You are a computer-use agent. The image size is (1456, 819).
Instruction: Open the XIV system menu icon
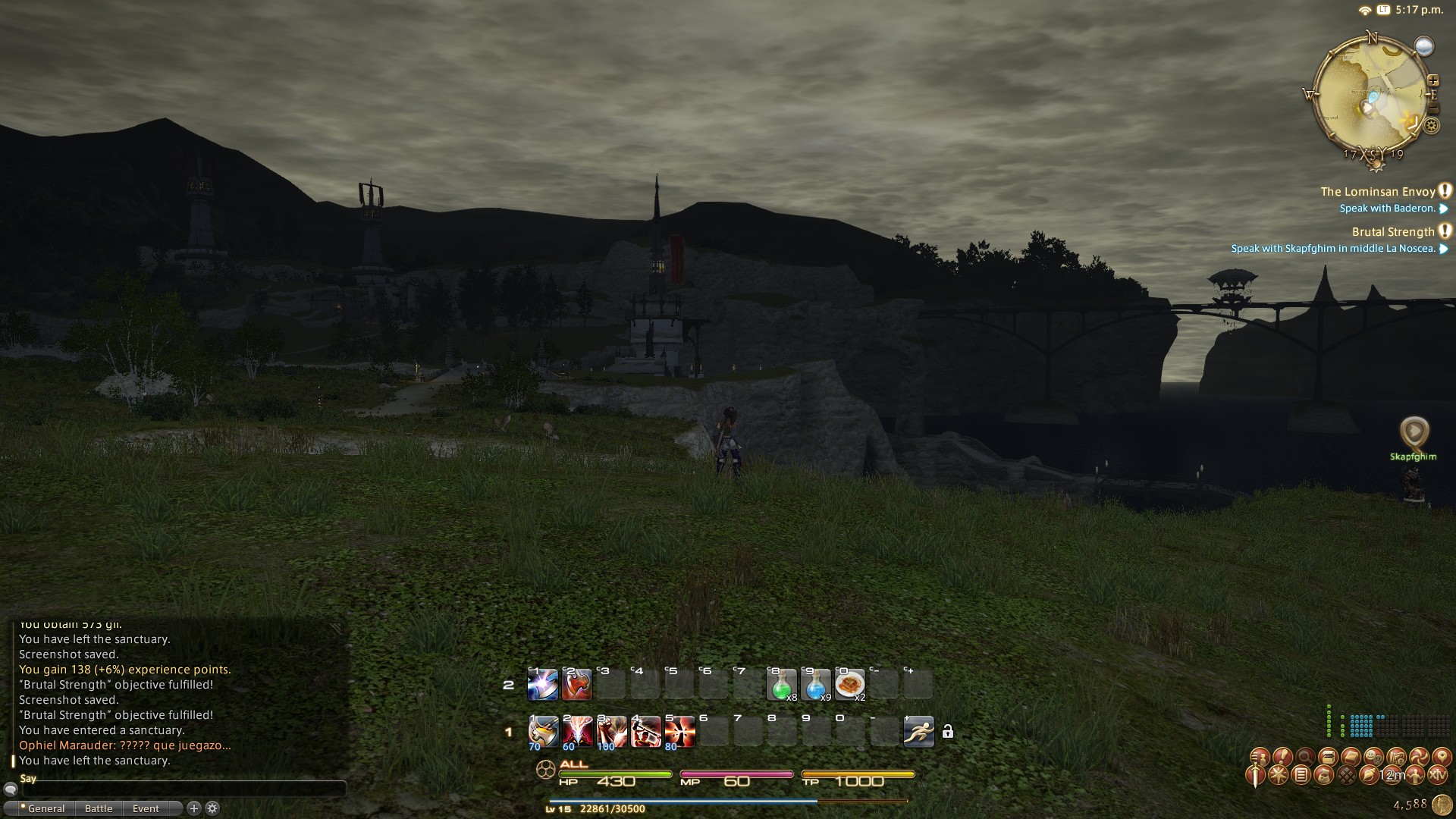[x=1437, y=775]
